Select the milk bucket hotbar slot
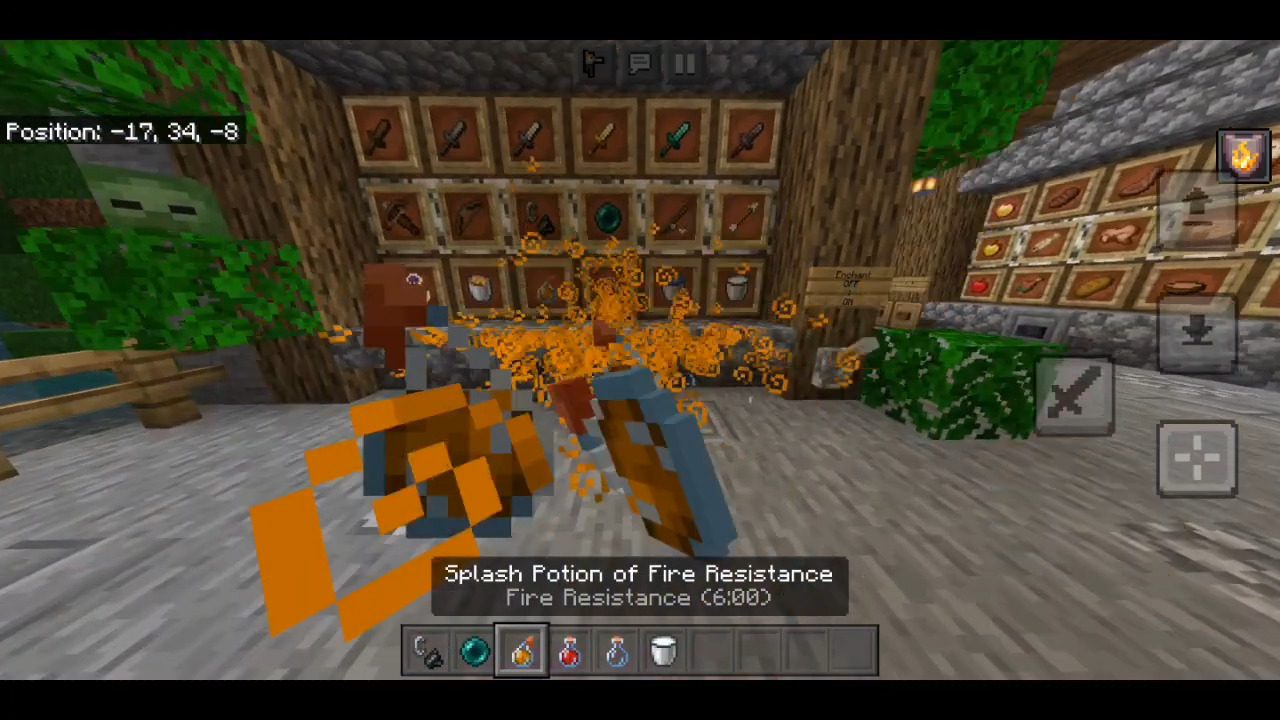 [663, 652]
